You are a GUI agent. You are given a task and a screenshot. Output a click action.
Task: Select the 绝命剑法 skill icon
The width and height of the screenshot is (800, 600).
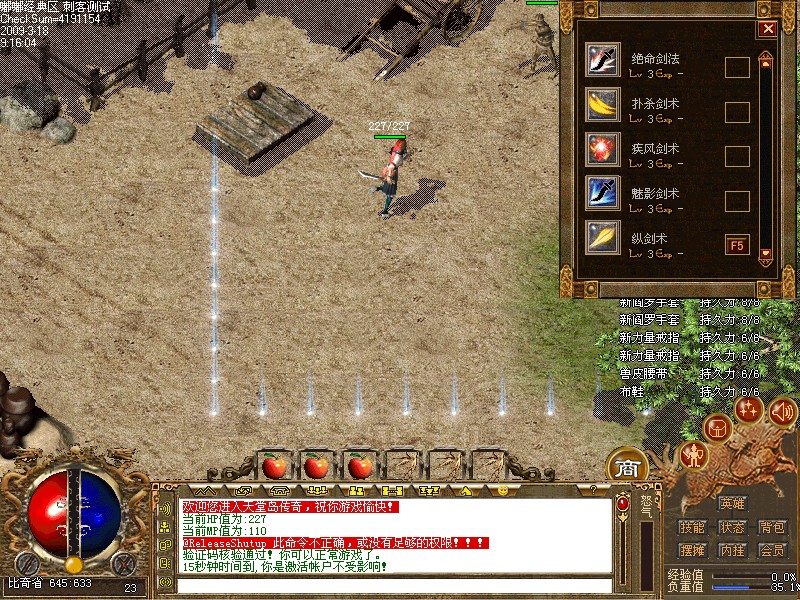point(603,61)
